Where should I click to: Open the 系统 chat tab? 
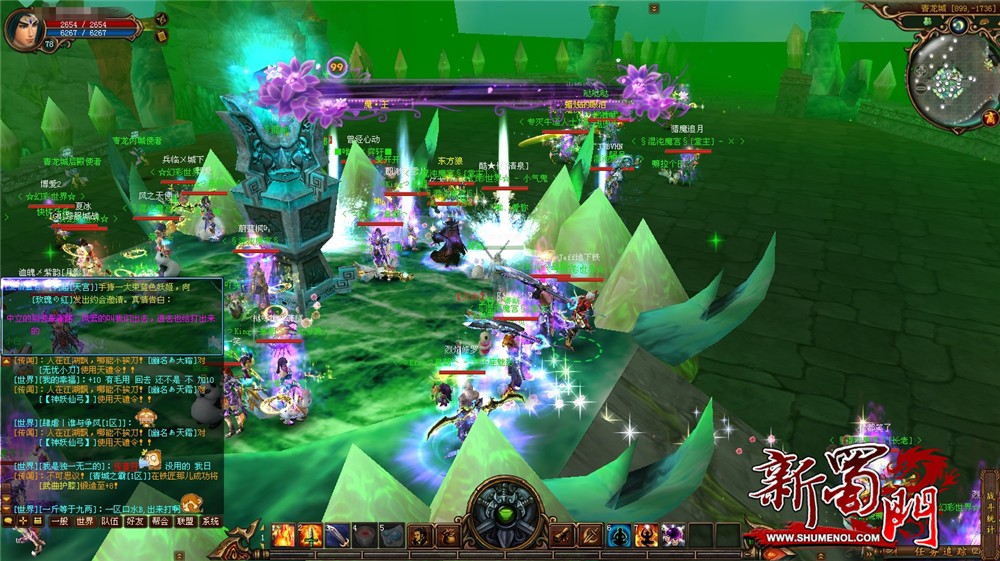click(210, 521)
